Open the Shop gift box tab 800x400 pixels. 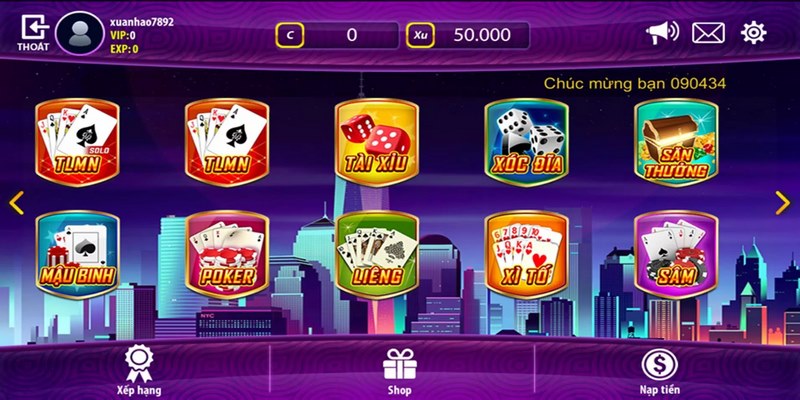point(399,370)
